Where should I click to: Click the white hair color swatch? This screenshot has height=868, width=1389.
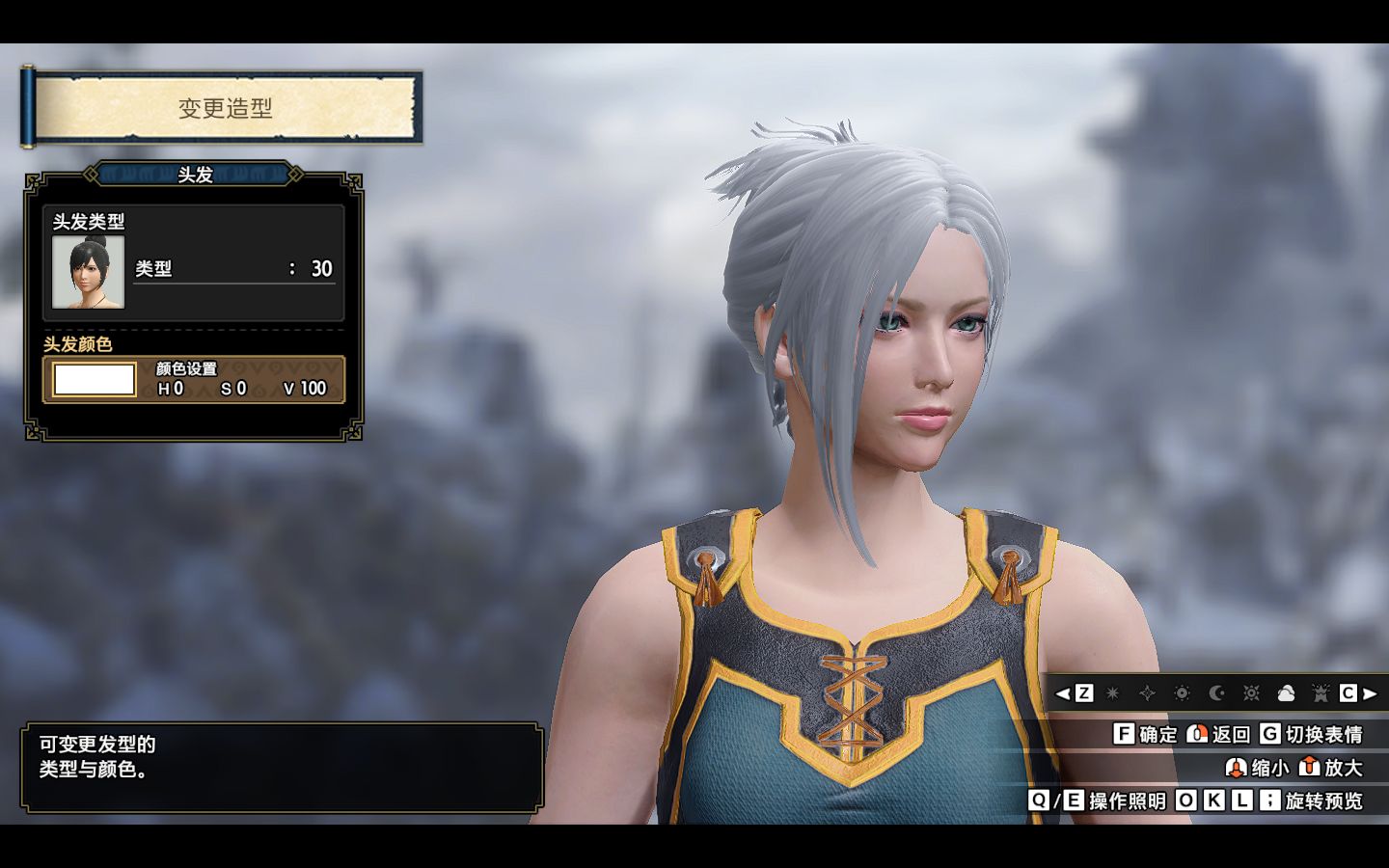[x=94, y=379]
